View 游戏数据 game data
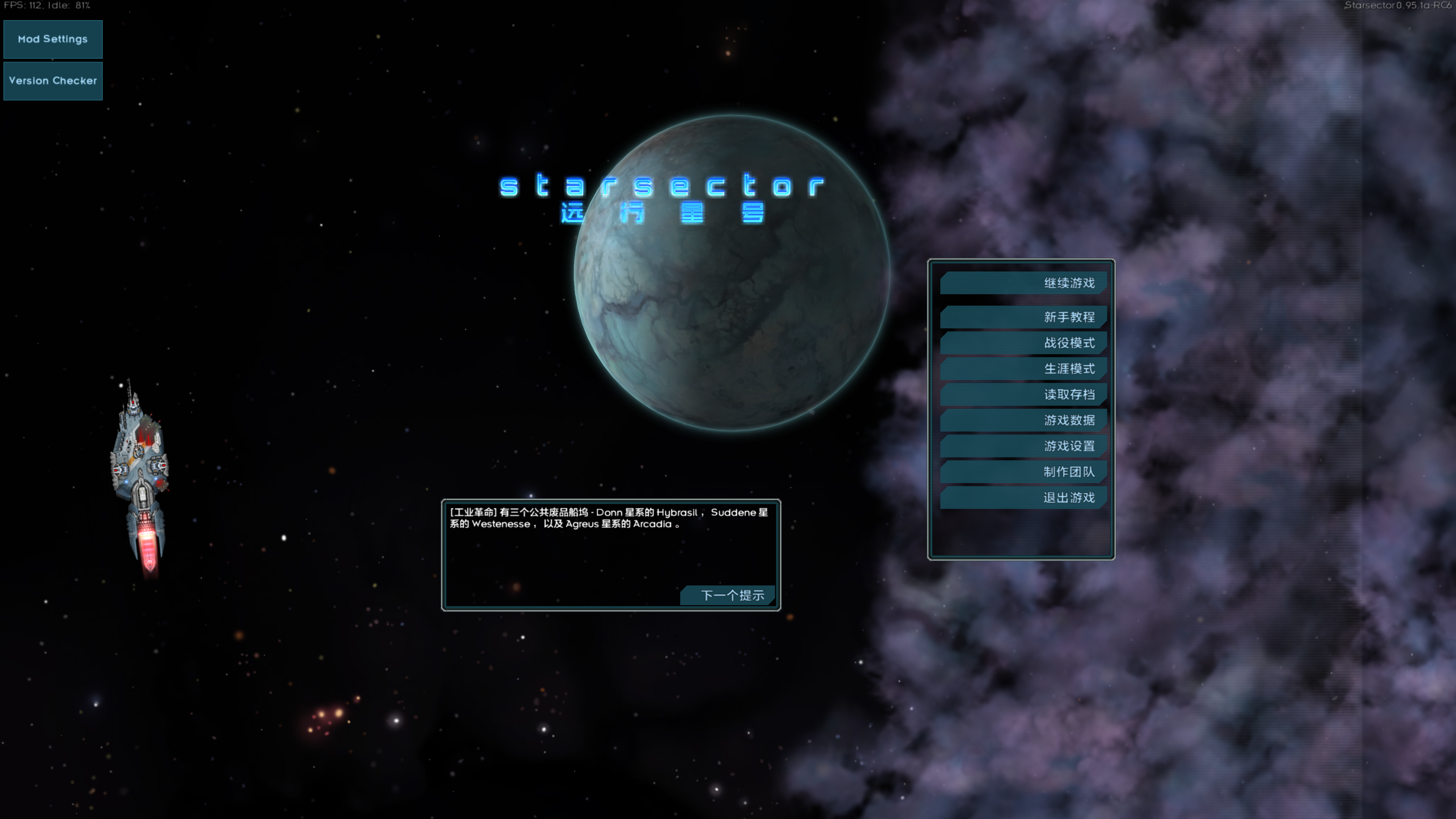The image size is (1456, 819). 1069,420
